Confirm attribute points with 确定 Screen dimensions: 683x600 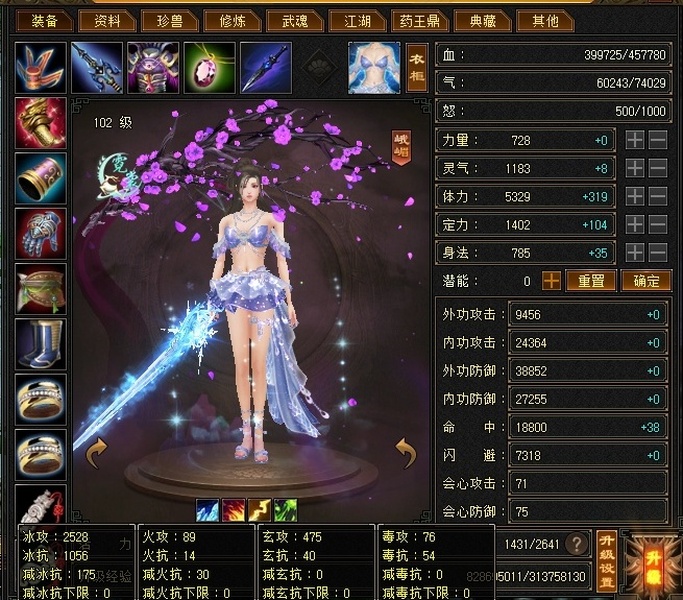pyautogui.click(x=645, y=281)
